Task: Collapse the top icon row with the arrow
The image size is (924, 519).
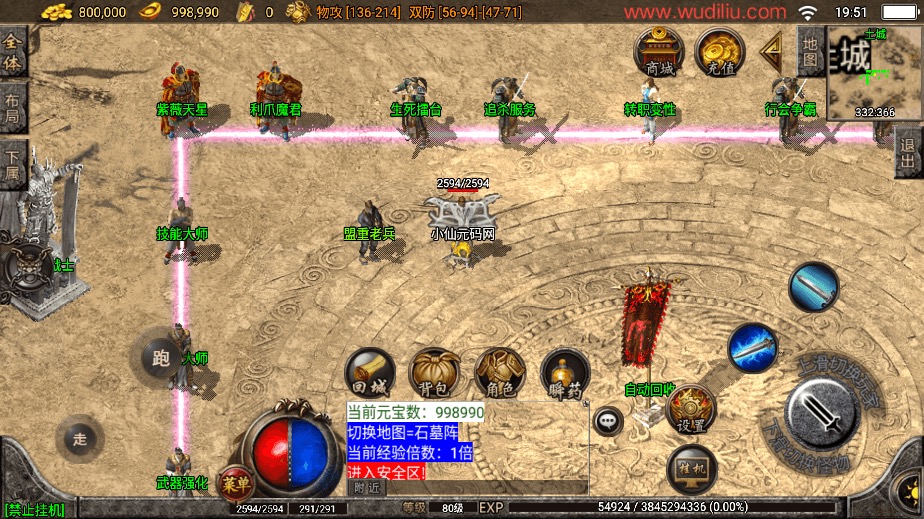Action: point(771,48)
